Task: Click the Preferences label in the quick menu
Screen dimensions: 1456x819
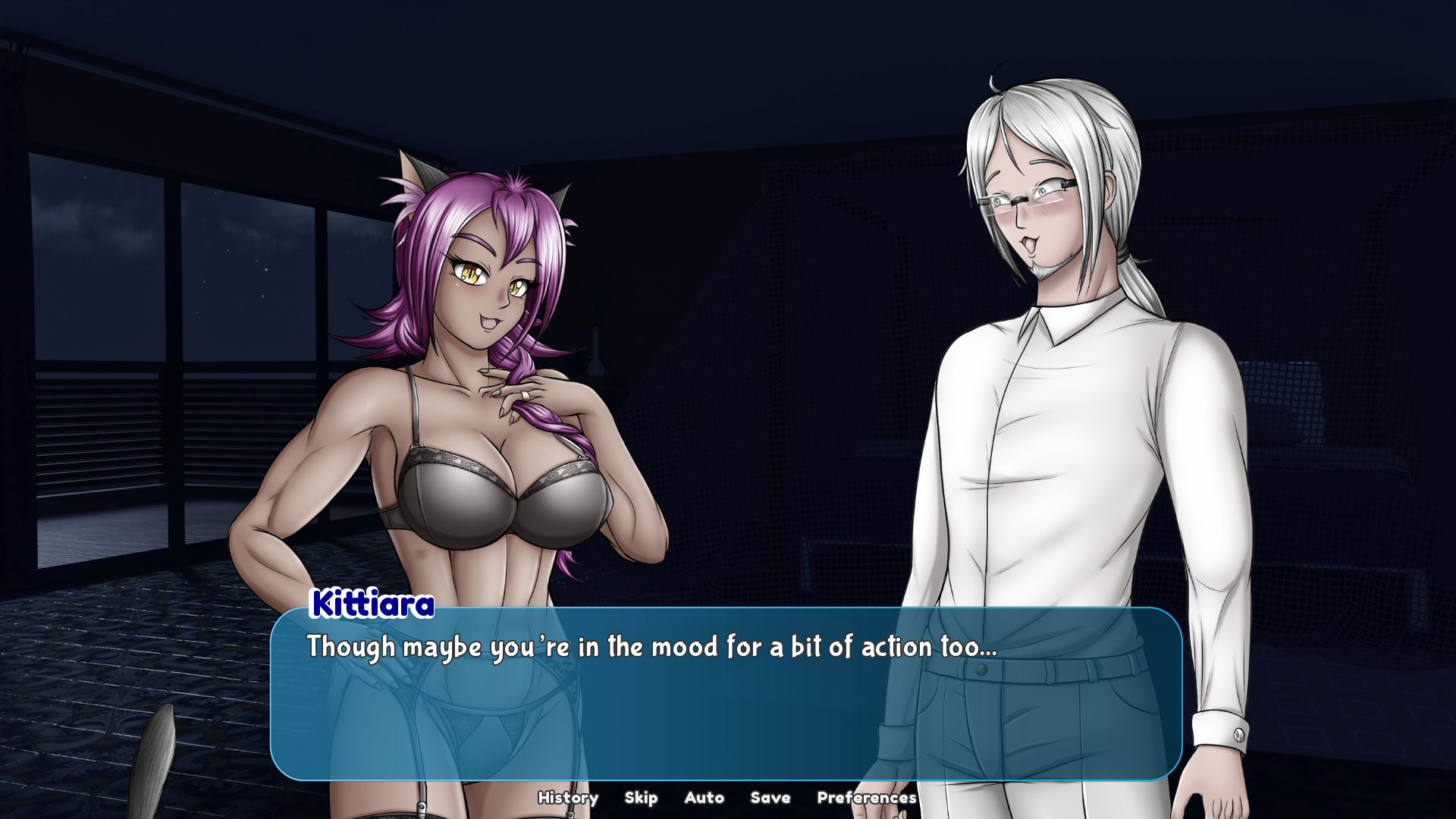Action: 867,798
